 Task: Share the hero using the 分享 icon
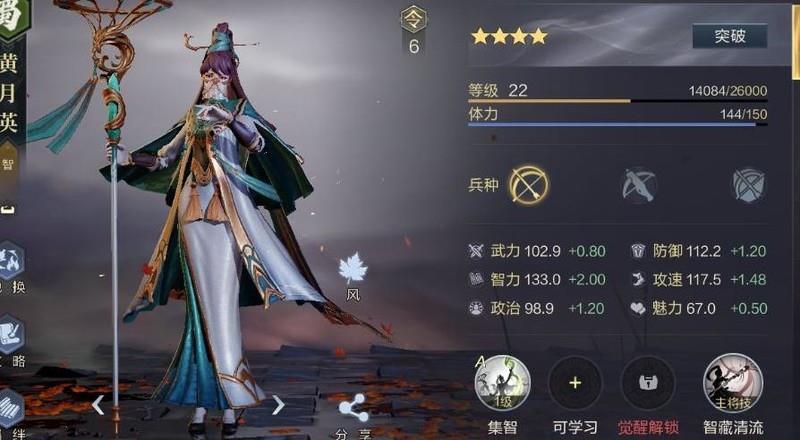pos(352,408)
